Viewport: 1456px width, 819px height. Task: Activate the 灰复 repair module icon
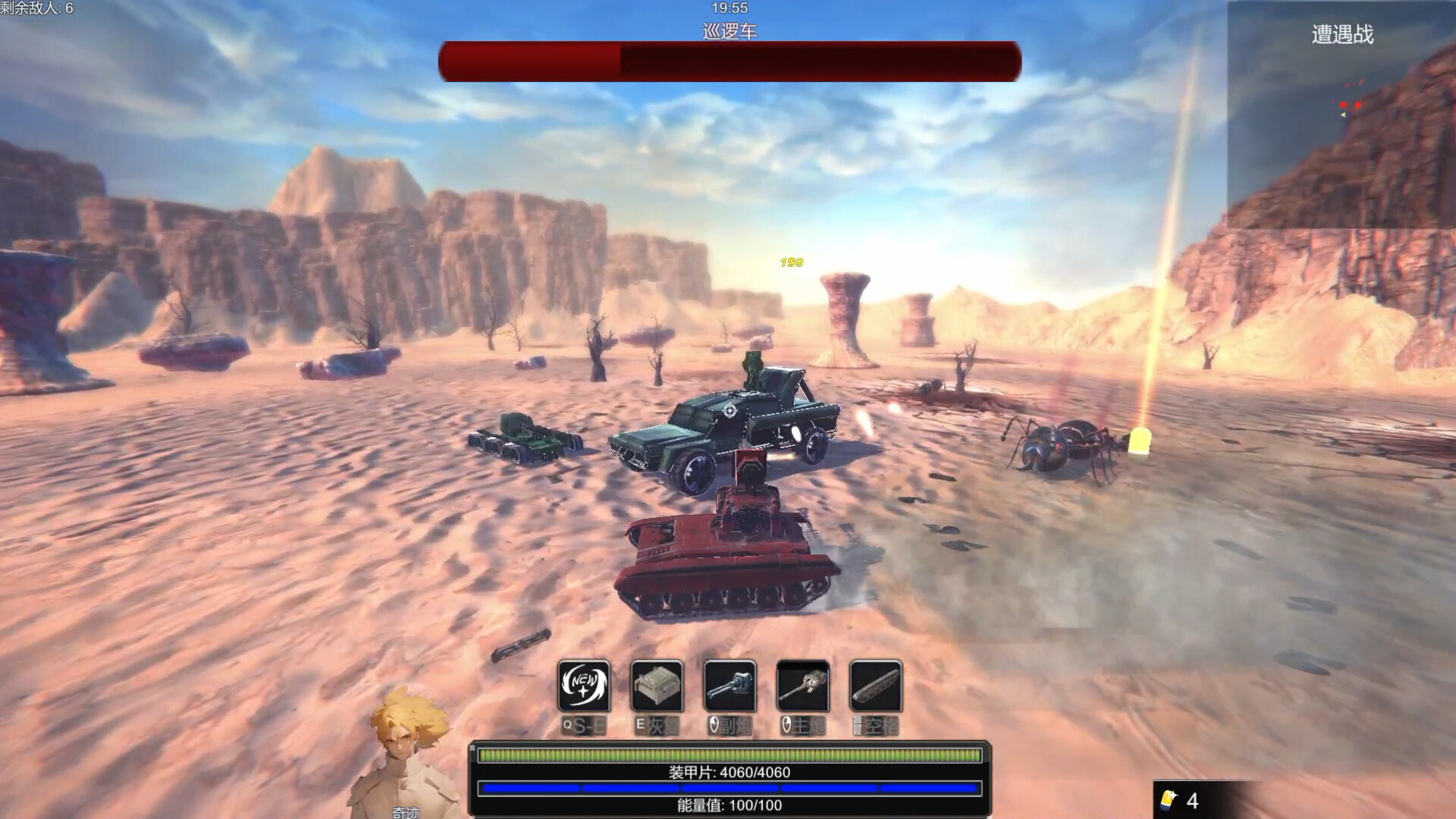(657, 685)
